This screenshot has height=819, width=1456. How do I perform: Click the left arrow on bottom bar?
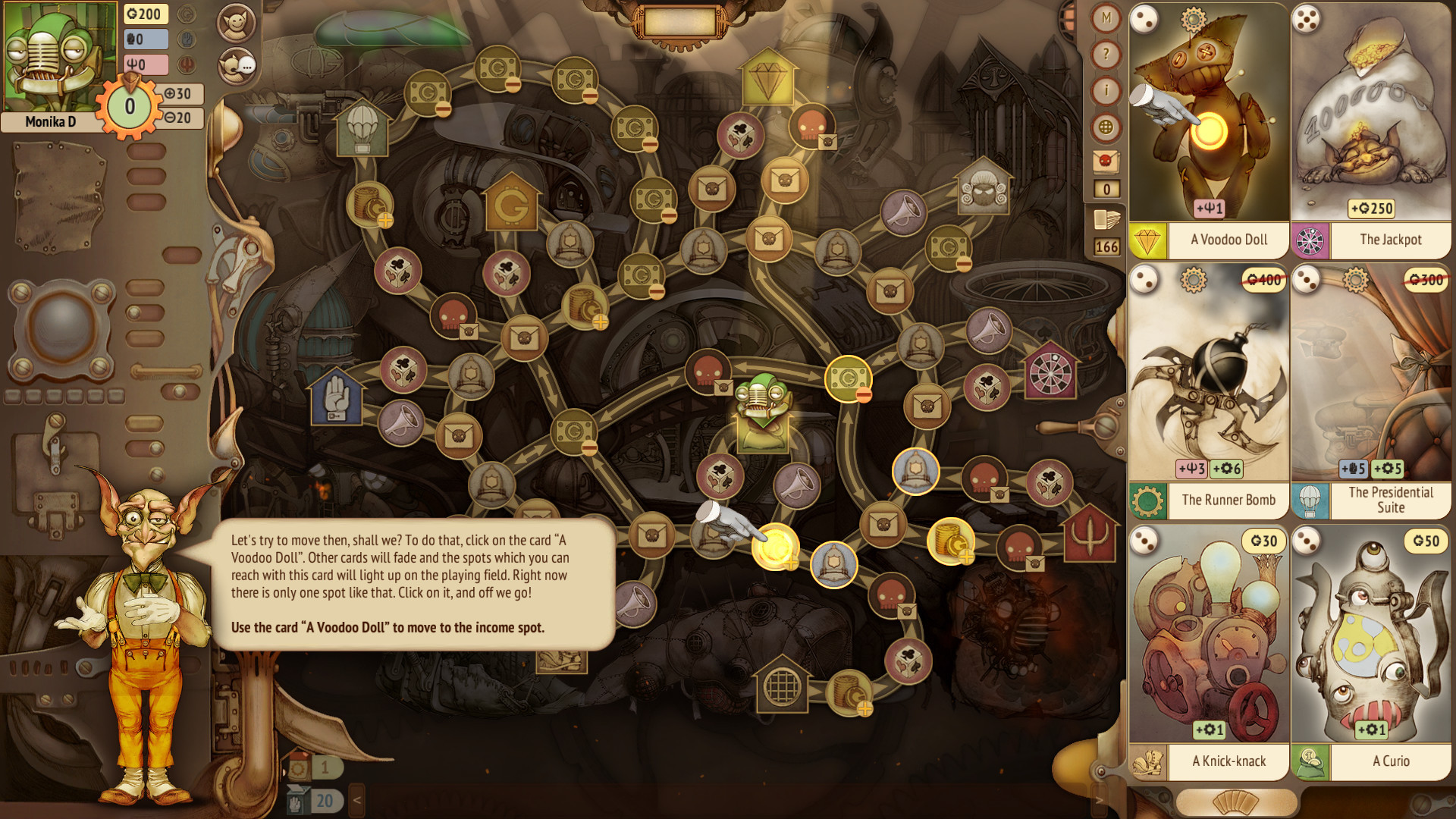[x=356, y=800]
